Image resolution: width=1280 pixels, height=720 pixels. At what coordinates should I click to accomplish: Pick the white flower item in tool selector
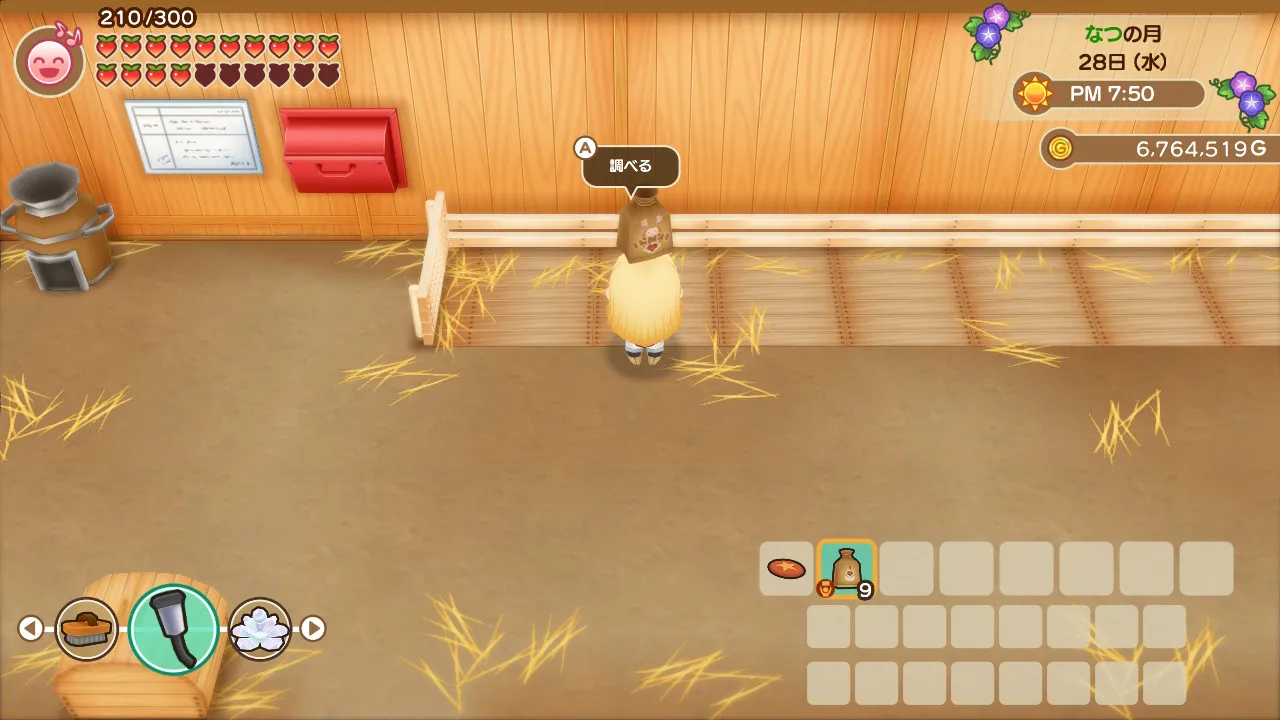coord(260,629)
